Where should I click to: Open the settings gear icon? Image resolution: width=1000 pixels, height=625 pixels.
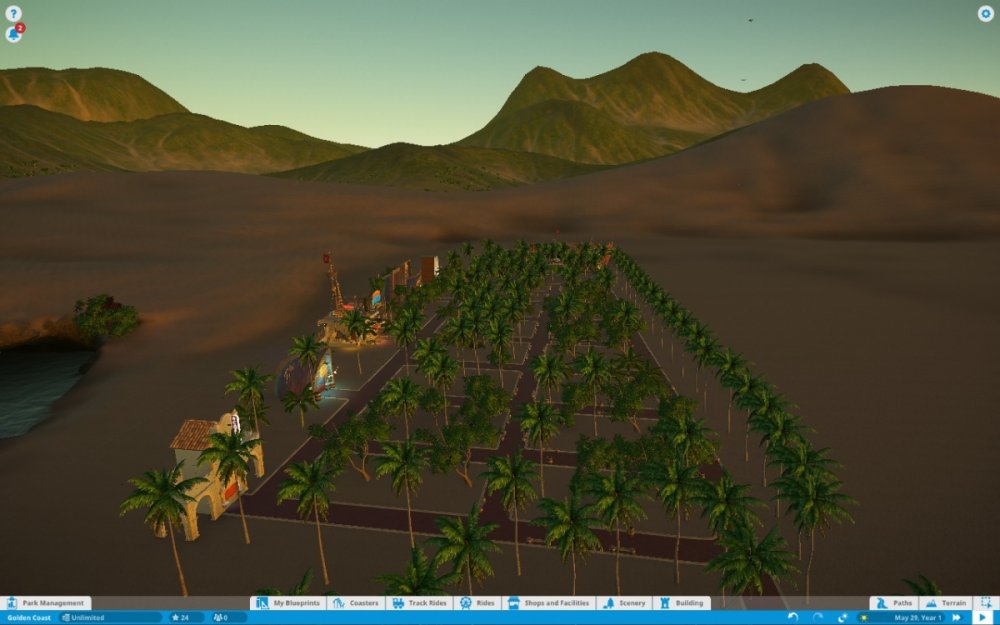[985, 14]
